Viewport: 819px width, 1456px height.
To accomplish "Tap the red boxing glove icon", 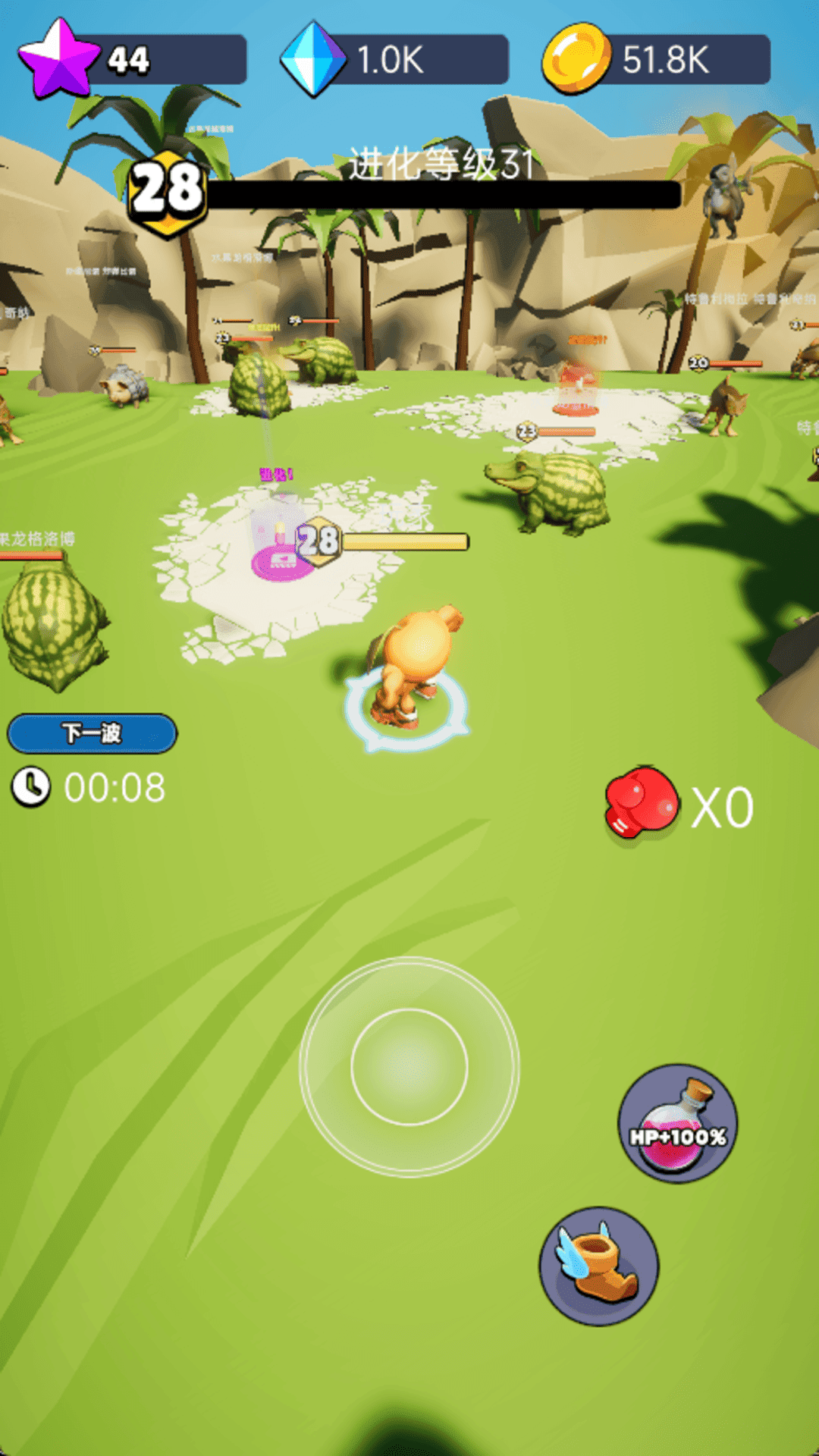I will (641, 803).
